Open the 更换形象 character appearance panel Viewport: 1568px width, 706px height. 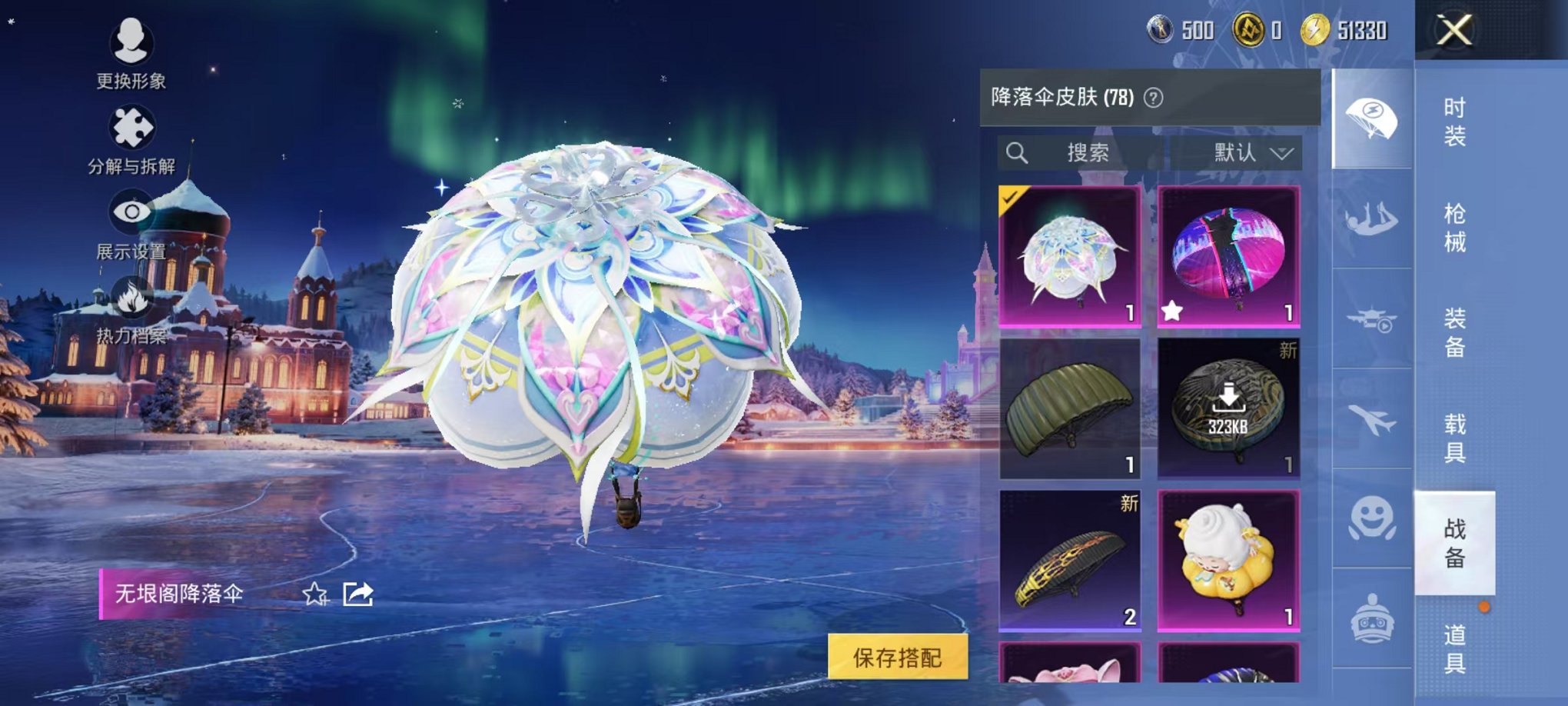tap(131, 54)
